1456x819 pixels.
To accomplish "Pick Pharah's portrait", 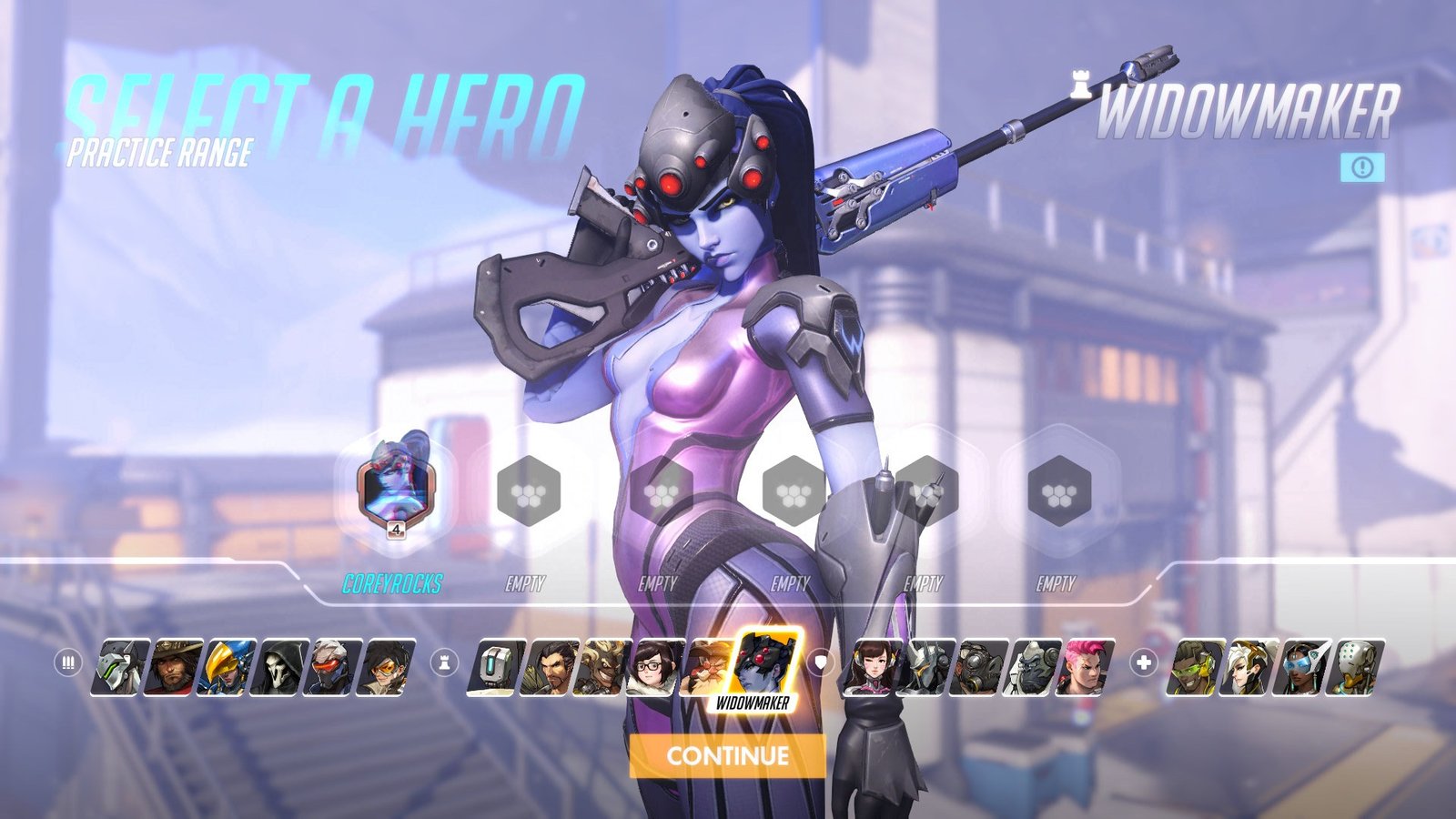I will (228, 667).
